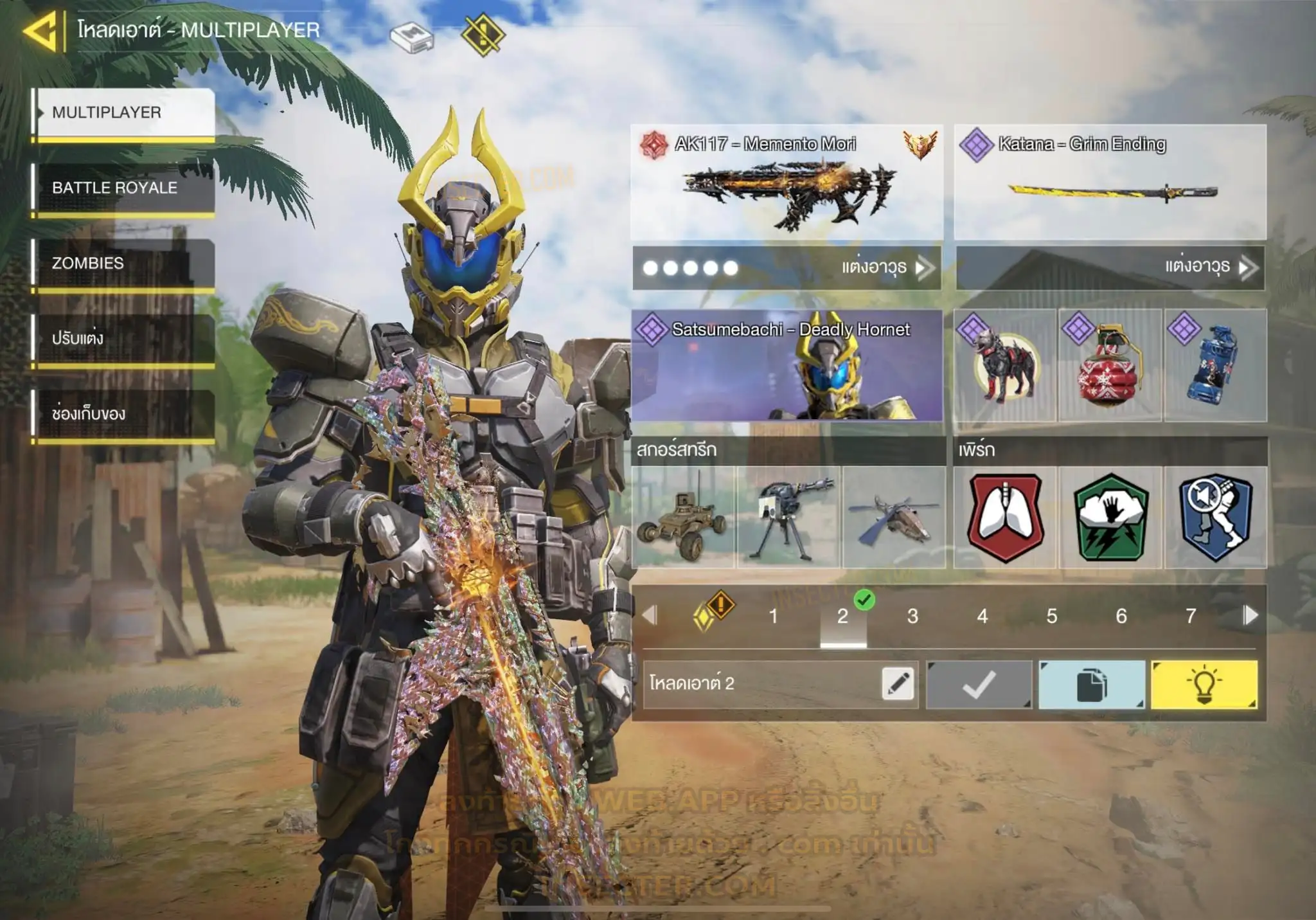Open the K9 dog operator skill slot
Viewport: 1316px width, 920px height.
(x=1004, y=365)
